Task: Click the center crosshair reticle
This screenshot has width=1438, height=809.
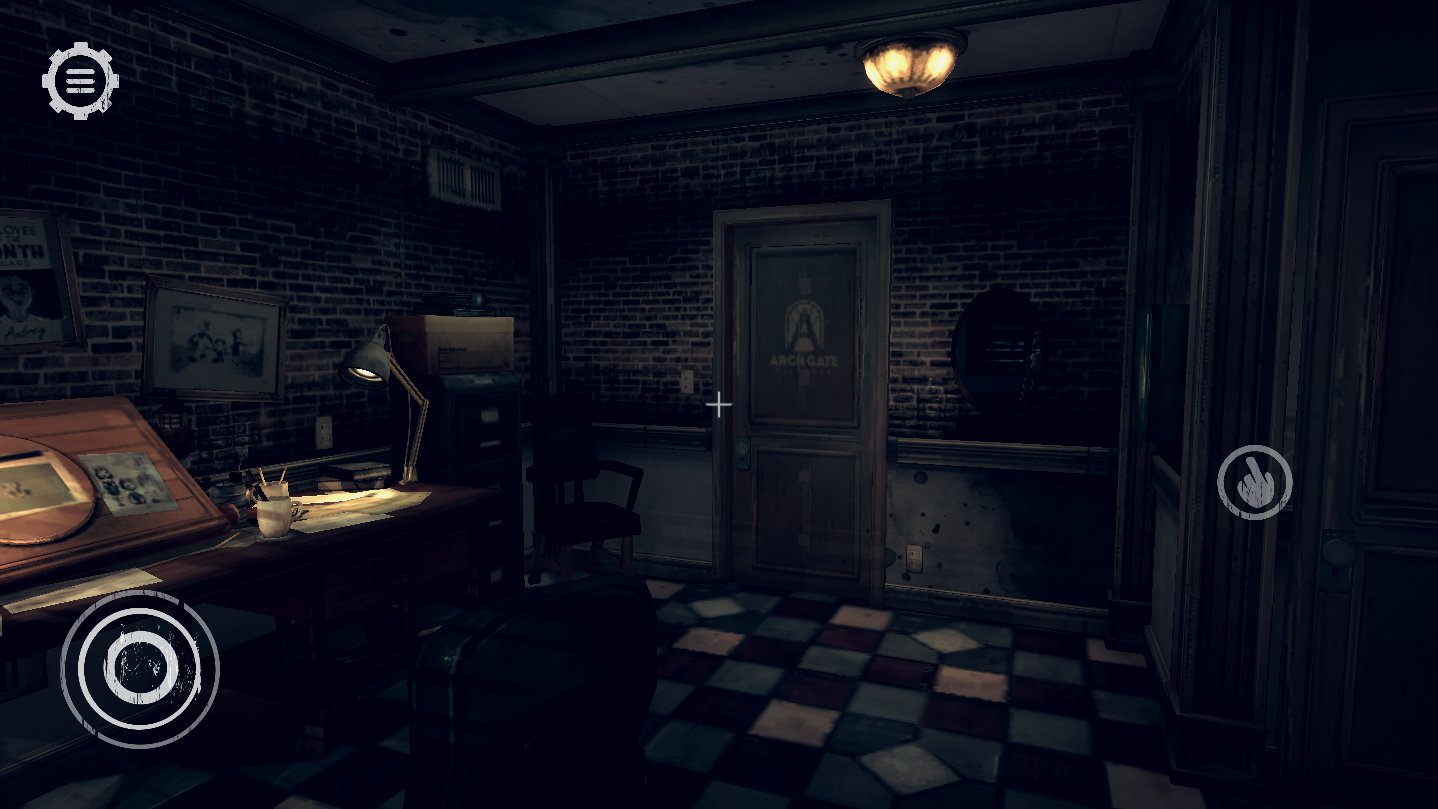Action: [x=719, y=405]
